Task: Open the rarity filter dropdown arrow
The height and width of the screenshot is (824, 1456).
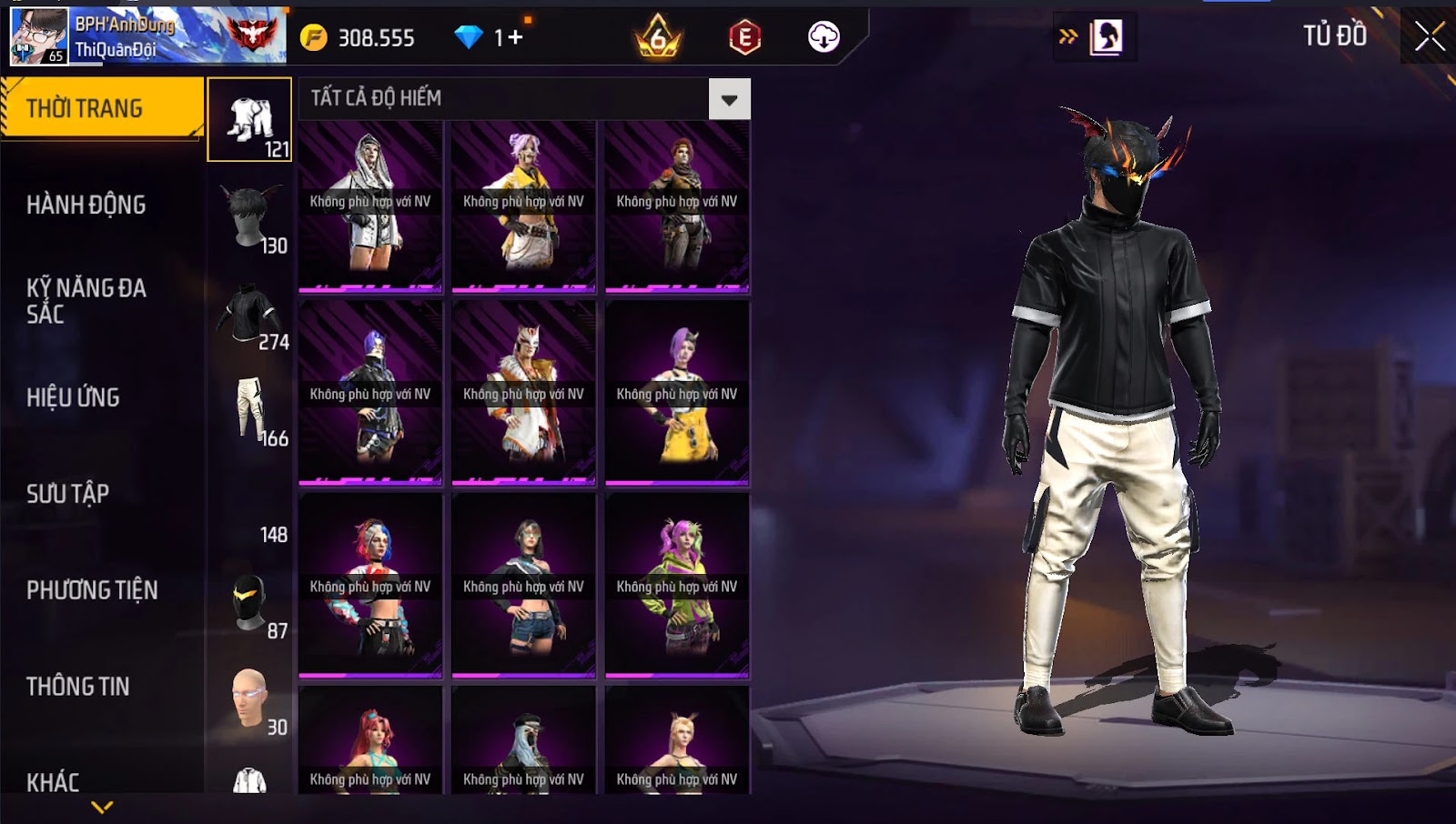Action: click(729, 99)
